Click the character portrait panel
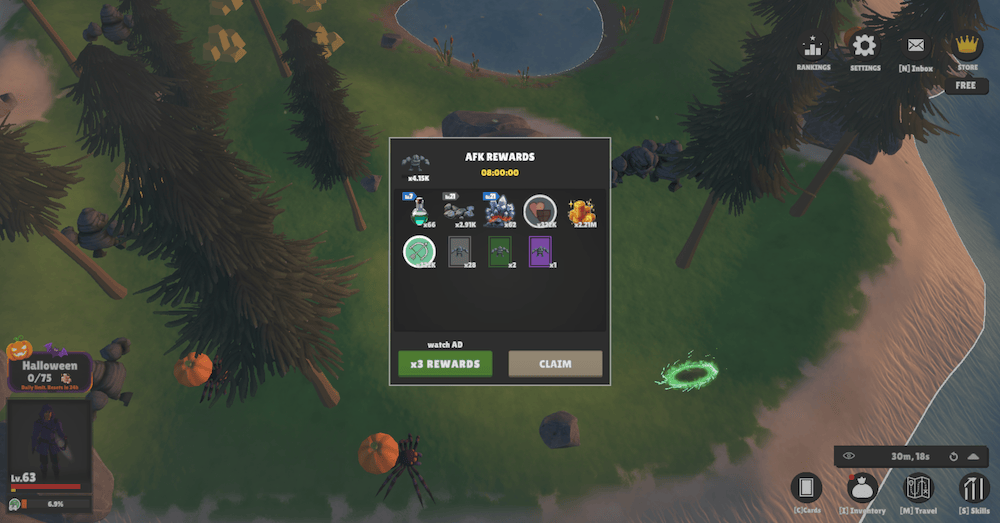Image resolution: width=1000 pixels, height=523 pixels. click(48, 440)
